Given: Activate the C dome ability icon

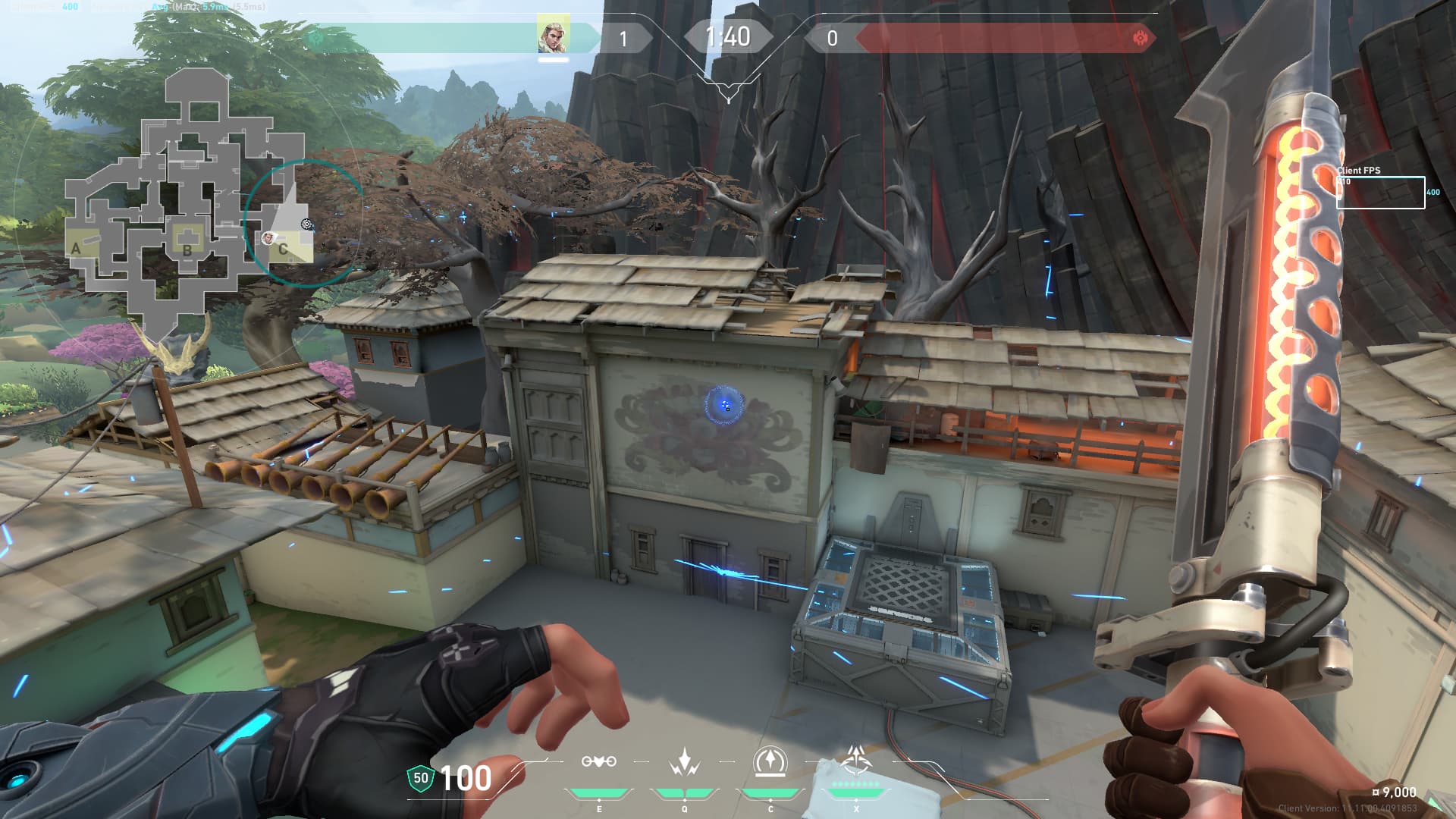Looking at the screenshot, I should (x=770, y=761).
